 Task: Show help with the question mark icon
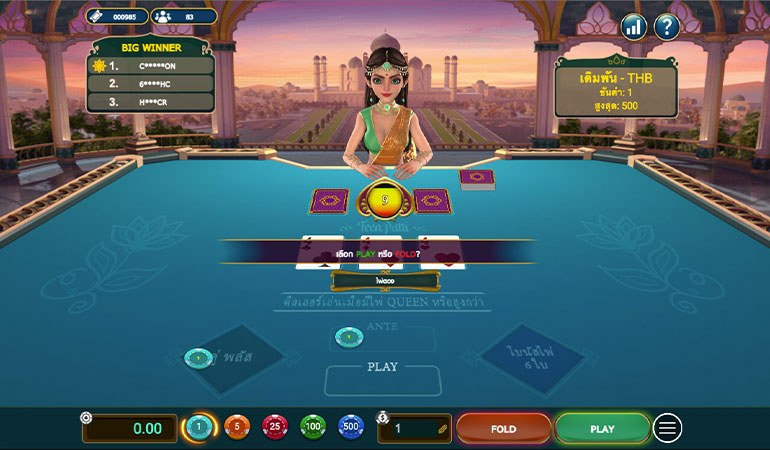pyautogui.click(x=667, y=27)
